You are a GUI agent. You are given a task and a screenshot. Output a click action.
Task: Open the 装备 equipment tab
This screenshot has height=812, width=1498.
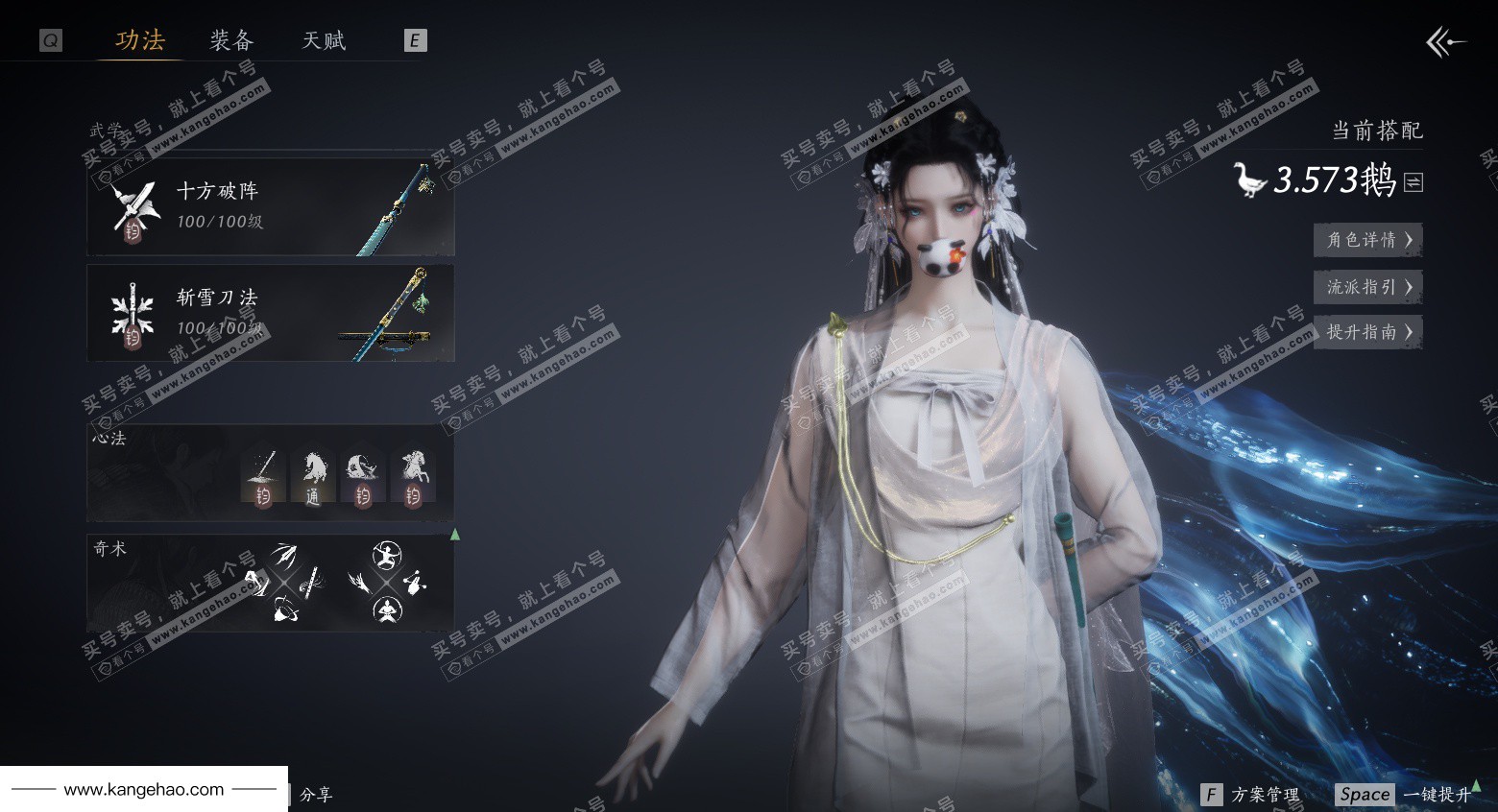[x=231, y=40]
